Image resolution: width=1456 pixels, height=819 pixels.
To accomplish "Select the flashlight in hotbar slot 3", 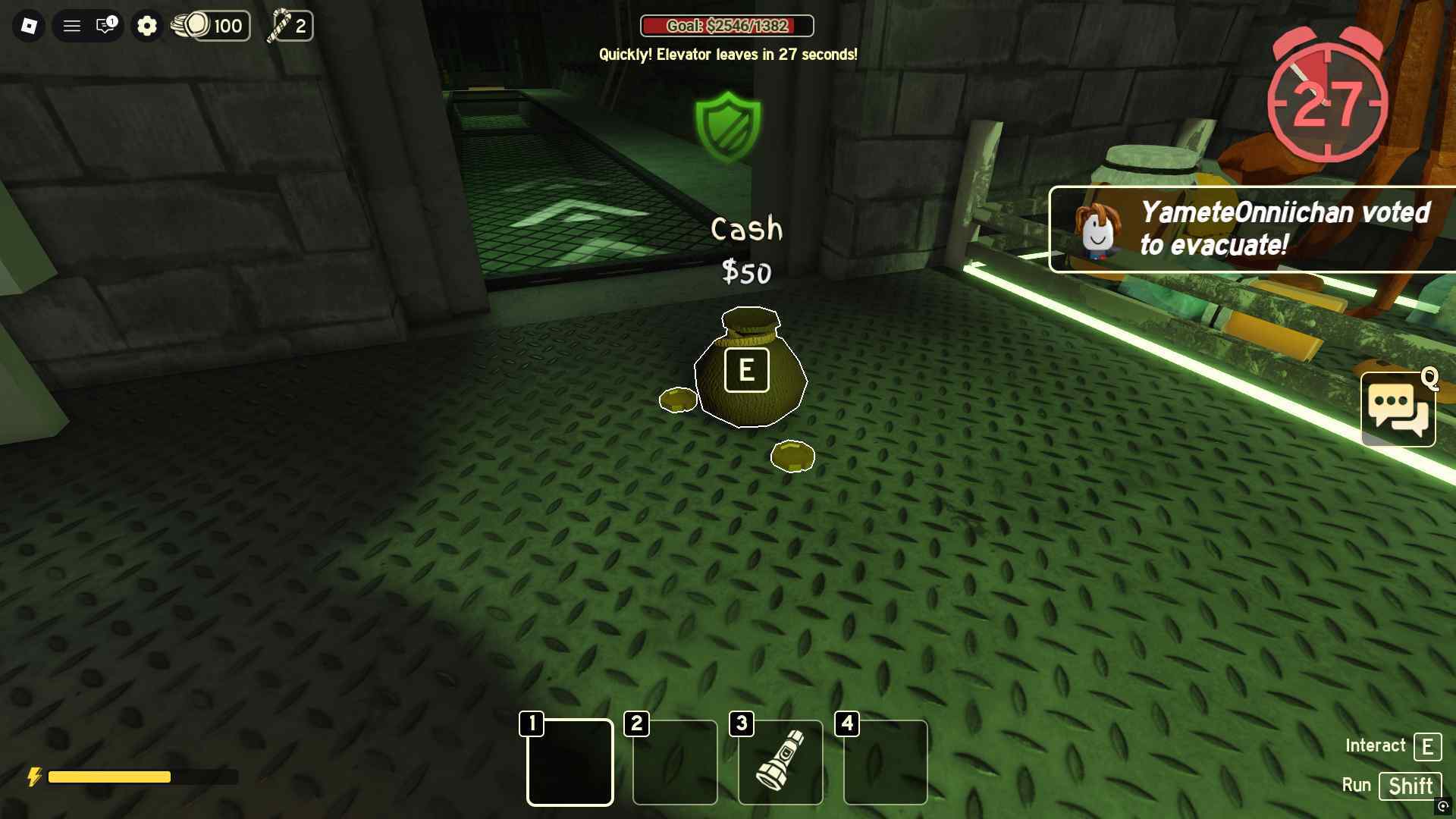I will 780,762.
